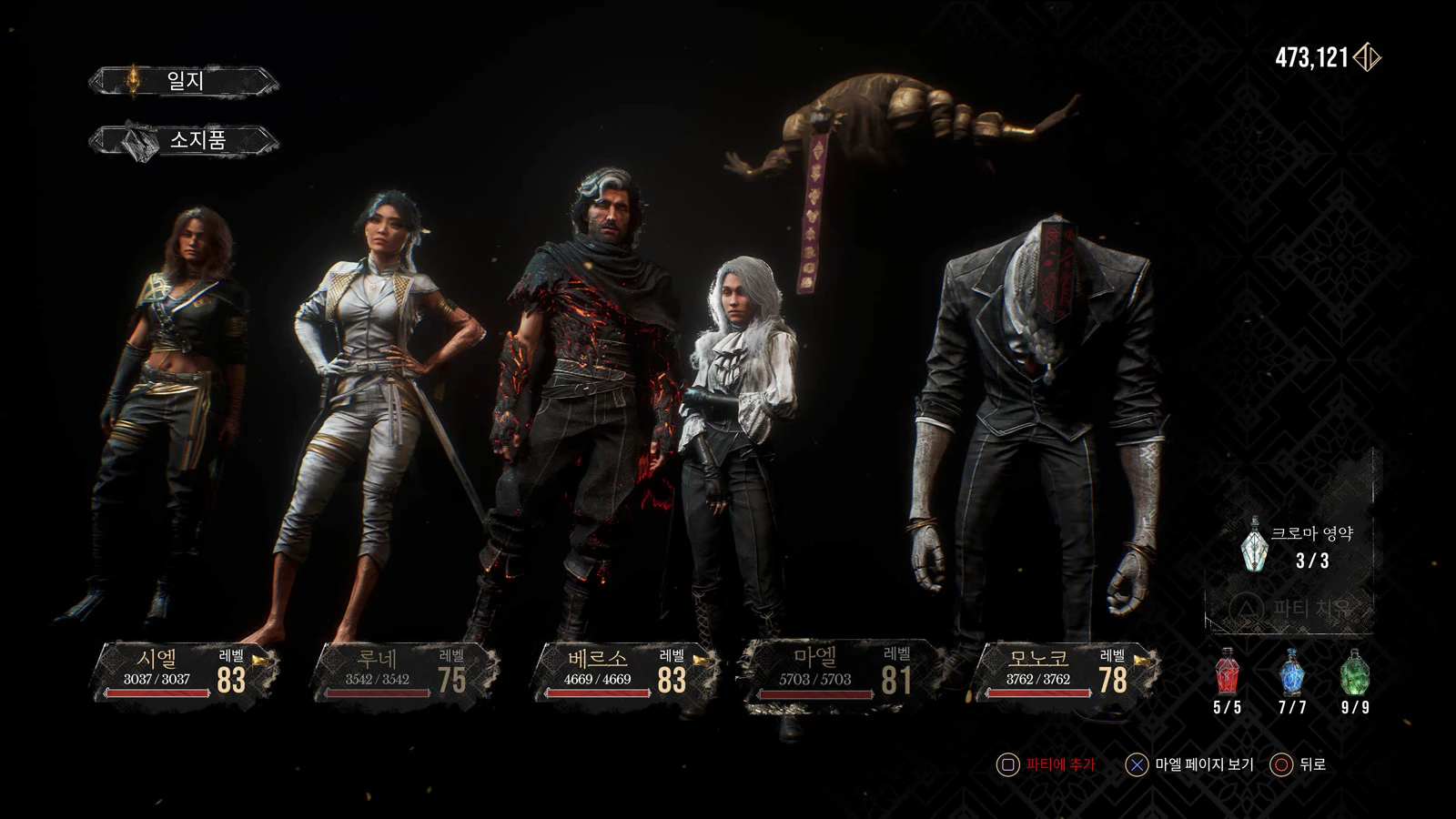
Task: Open 마엘 페이지 보기 character page
Action: 1190,765
